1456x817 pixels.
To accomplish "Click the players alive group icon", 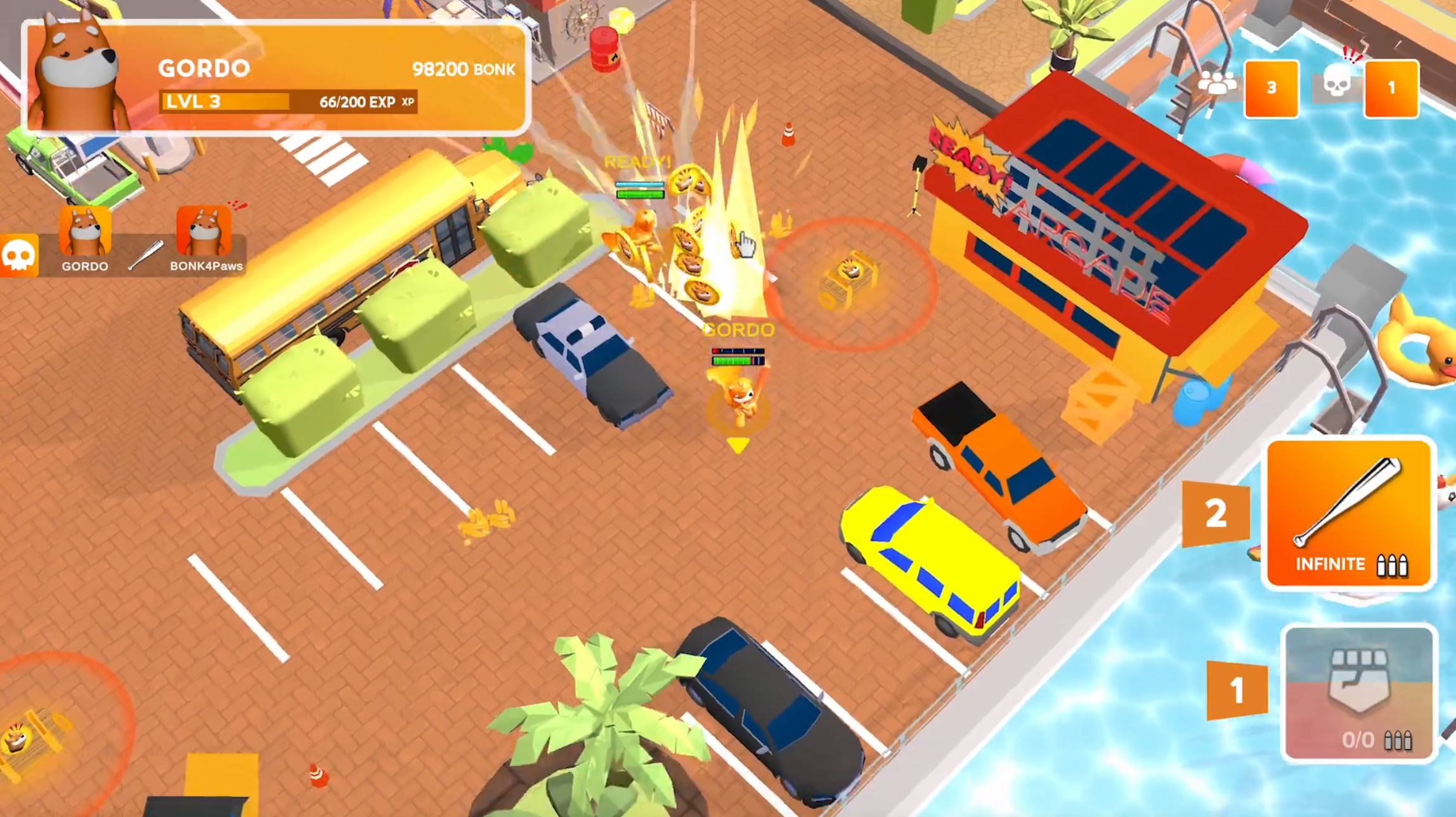I will coord(1216,85).
